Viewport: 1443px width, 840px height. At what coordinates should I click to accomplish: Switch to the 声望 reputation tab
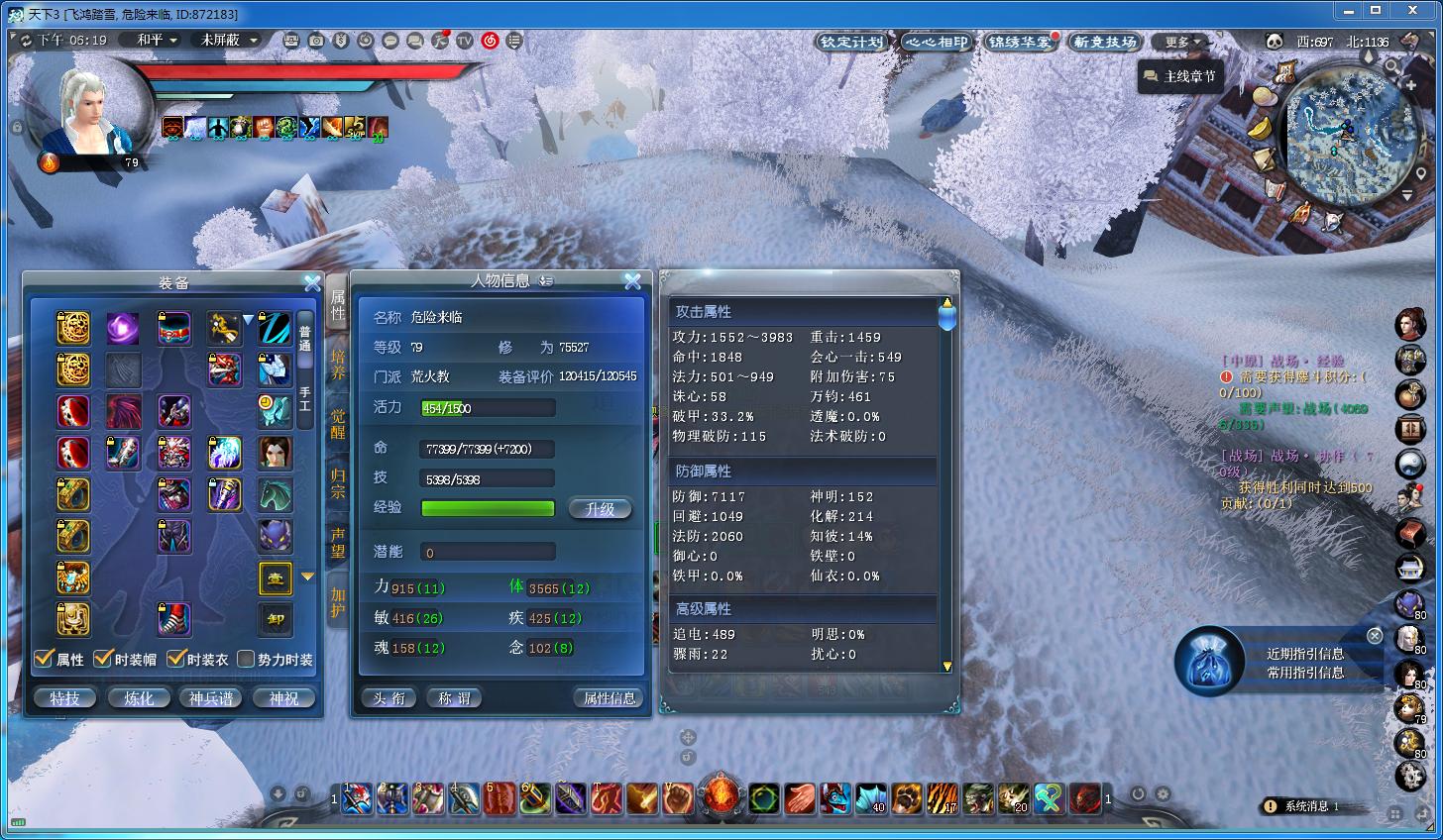(338, 542)
